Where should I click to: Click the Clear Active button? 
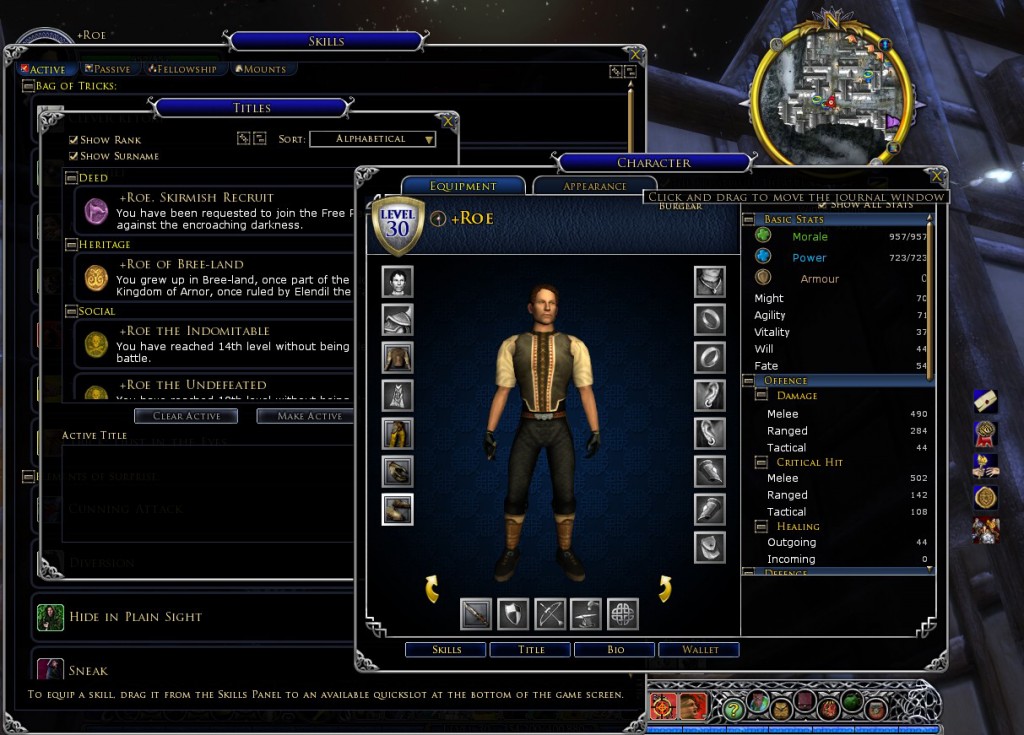tap(185, 416)
